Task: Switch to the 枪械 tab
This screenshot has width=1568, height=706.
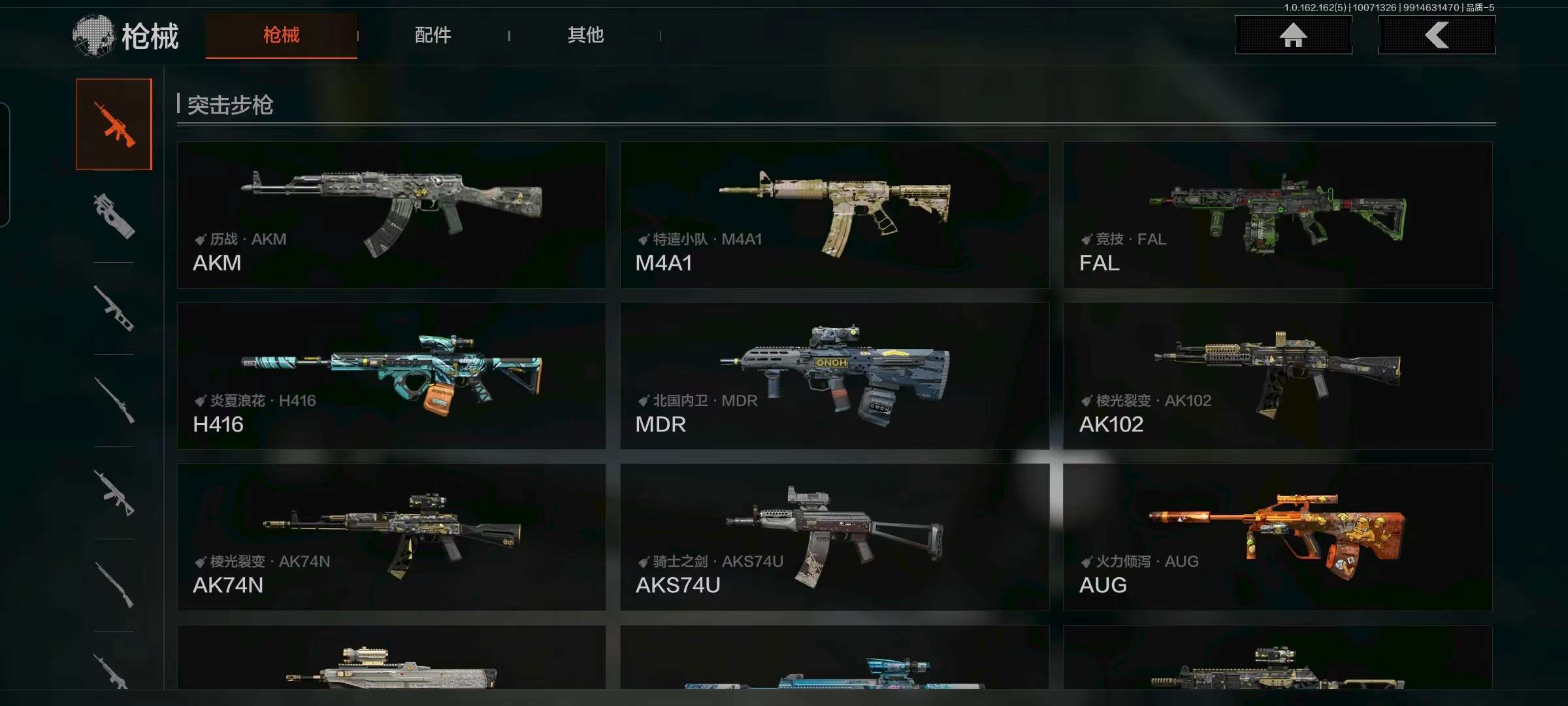Action: [281, 35]
